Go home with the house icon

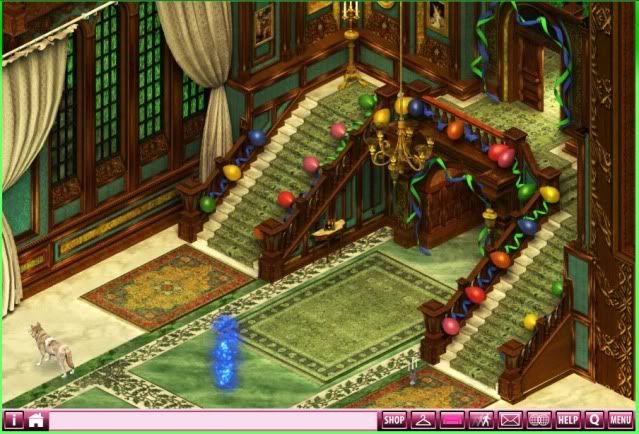pos(37,420)
